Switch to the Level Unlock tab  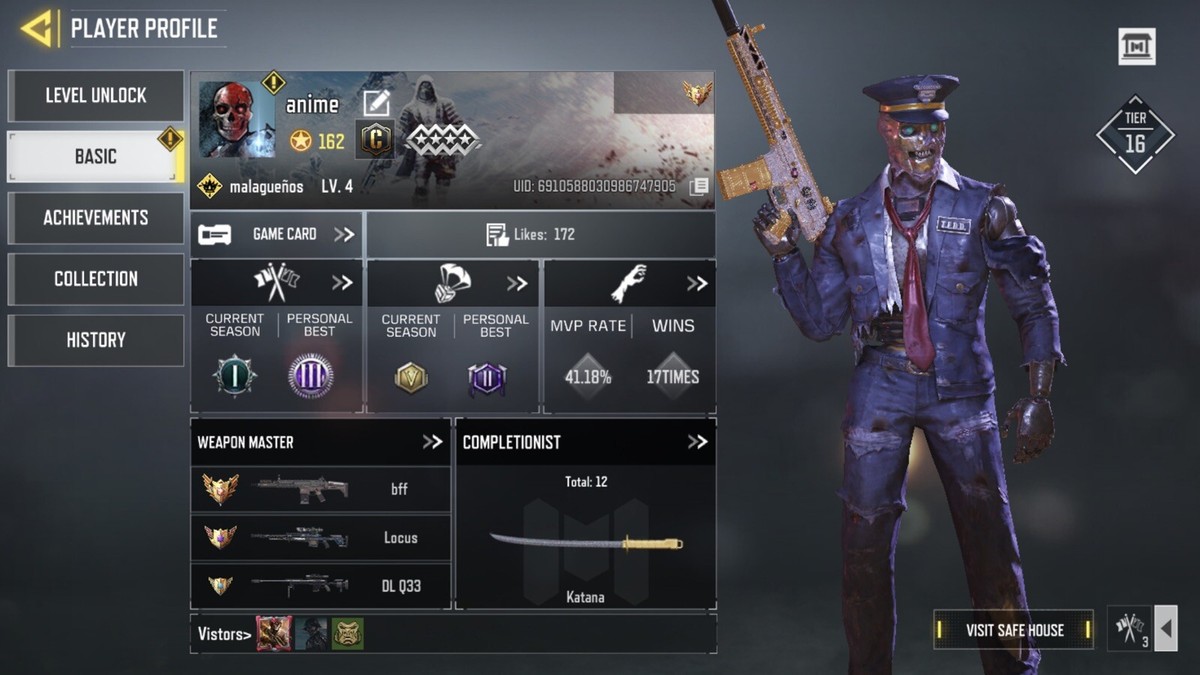tap(96, 96)
